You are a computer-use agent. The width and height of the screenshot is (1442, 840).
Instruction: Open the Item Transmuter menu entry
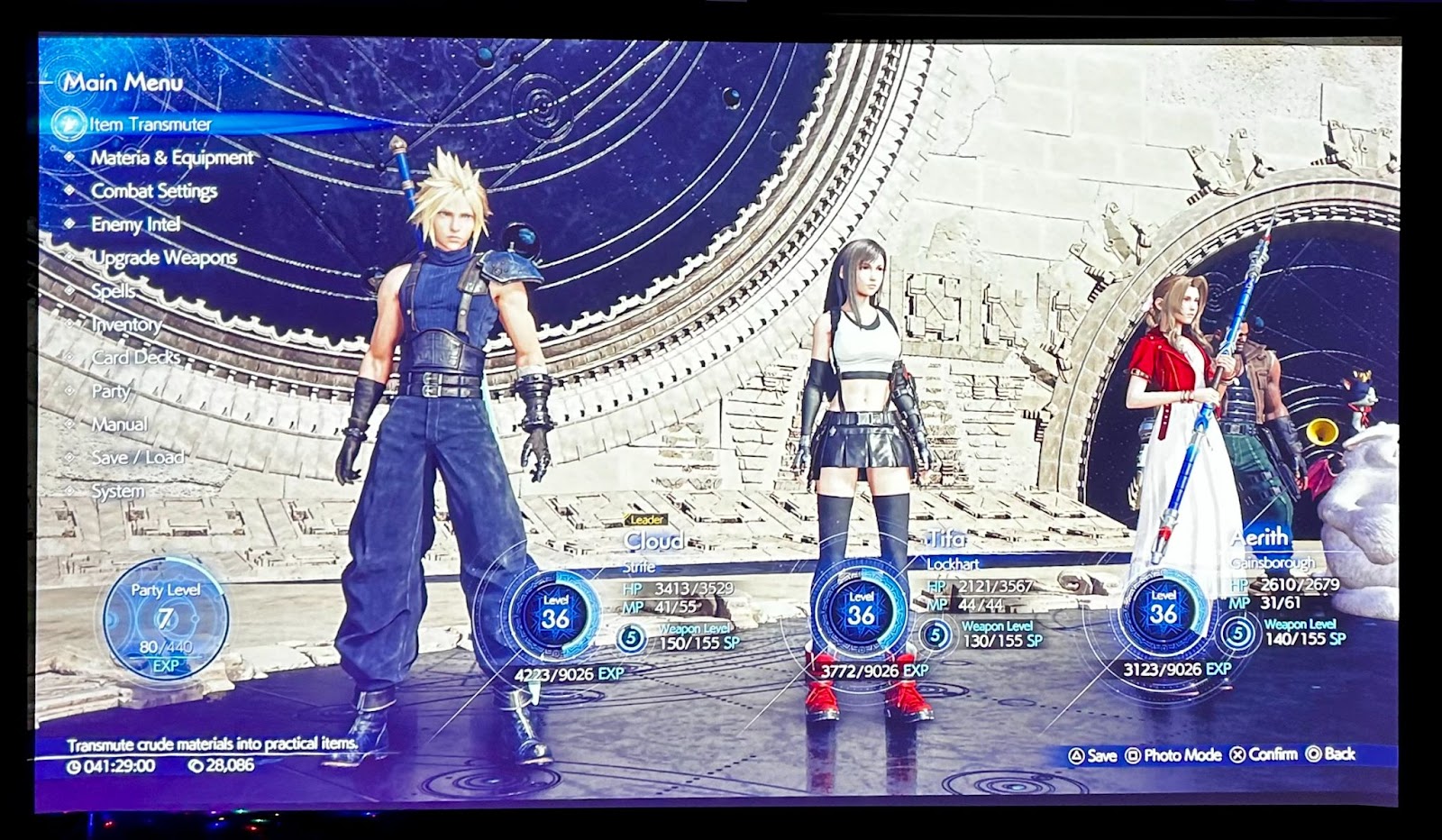pyautogui.click(x=150, y=124)
